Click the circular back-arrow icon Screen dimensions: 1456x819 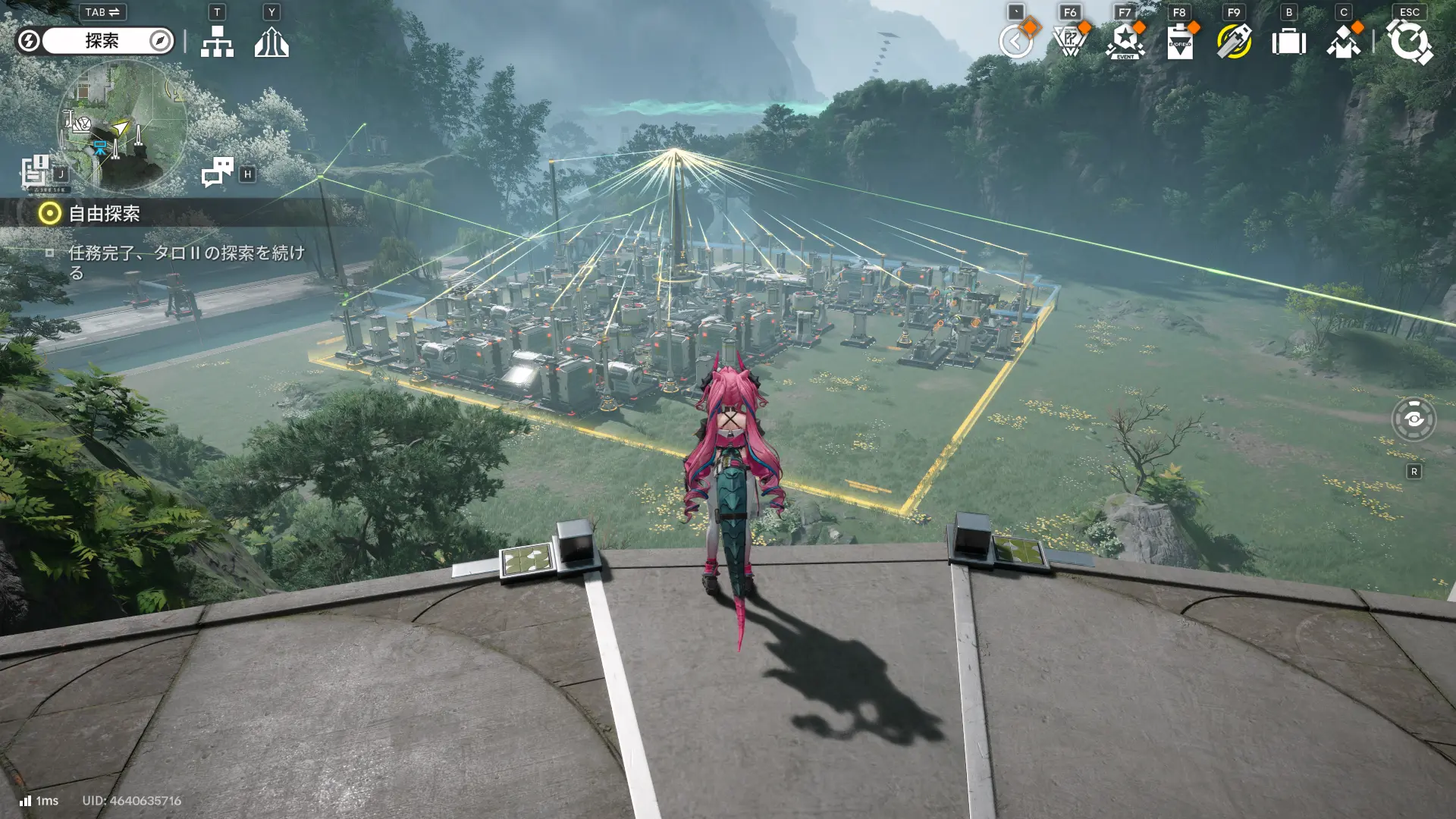click(1015, 42)
